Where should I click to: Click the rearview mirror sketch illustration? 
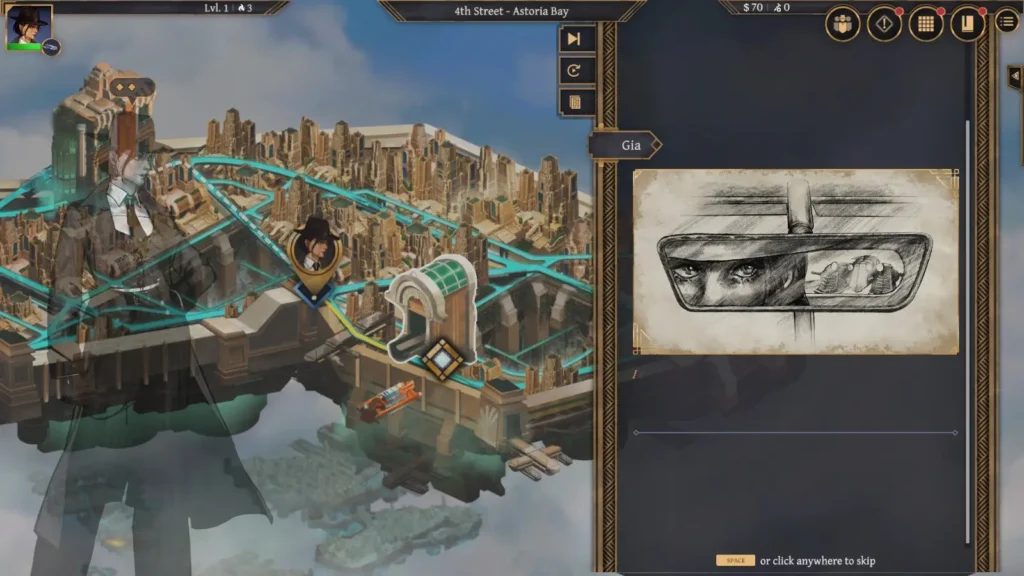(795, 262)
